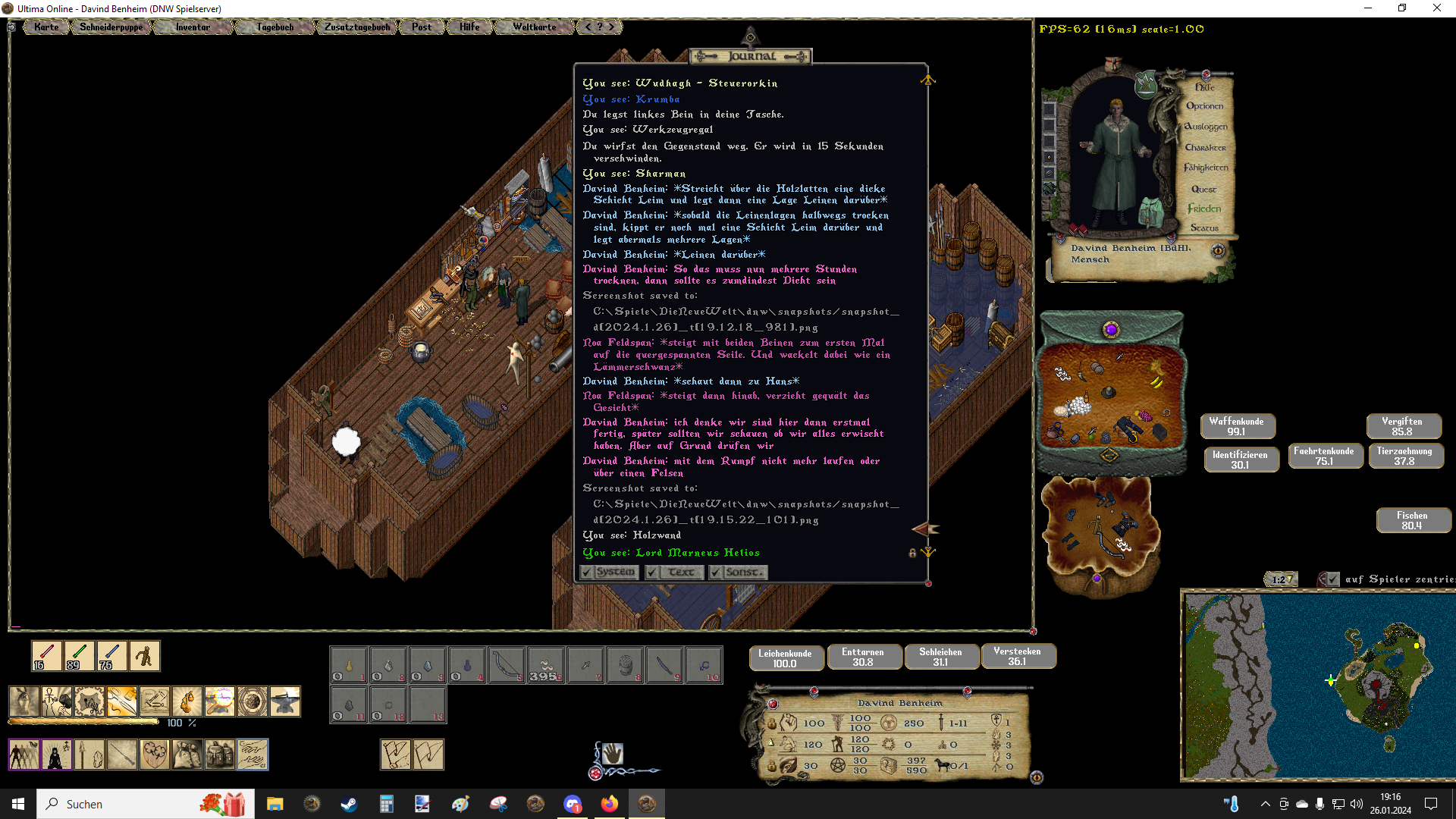Screen dimensions: 1456x819
Task: Open the Inventar menu
Action: point(193,27)
